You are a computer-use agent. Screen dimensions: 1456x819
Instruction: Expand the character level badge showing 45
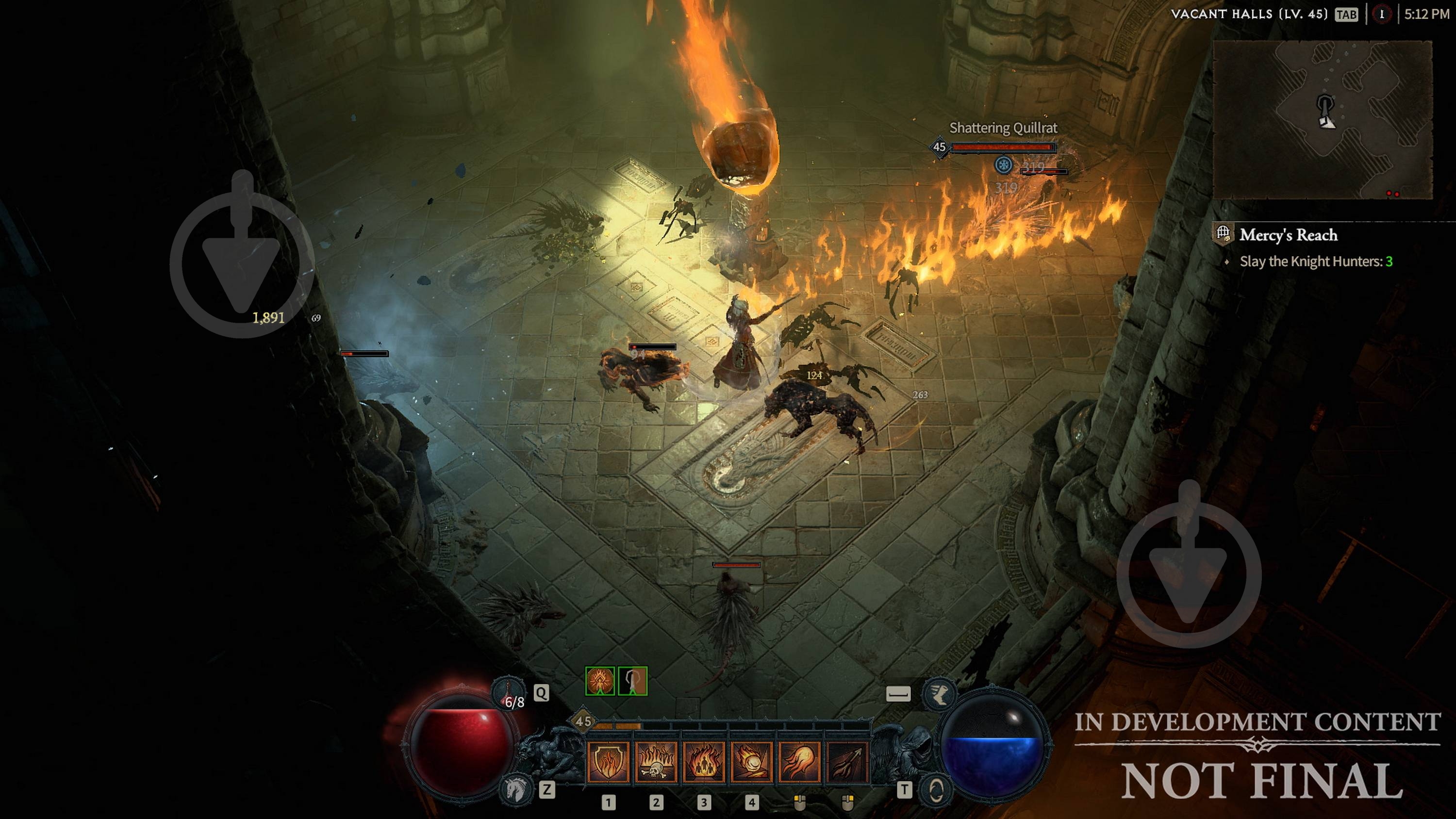pyautogui.click(x=584, y=721)
